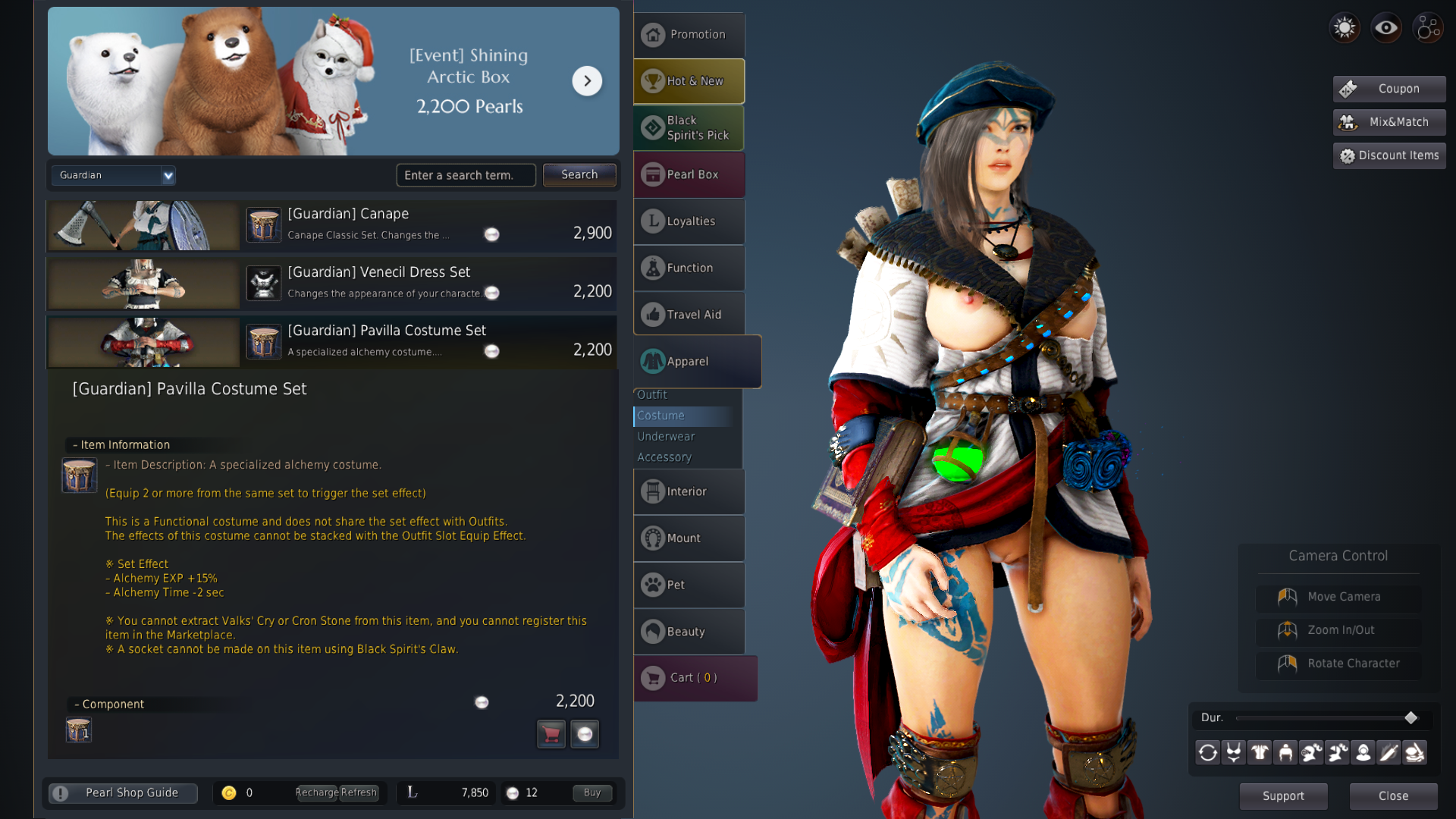Open Mix&Match preview
Screen dimensions: 1456x819
click(x=1389, y=122)
